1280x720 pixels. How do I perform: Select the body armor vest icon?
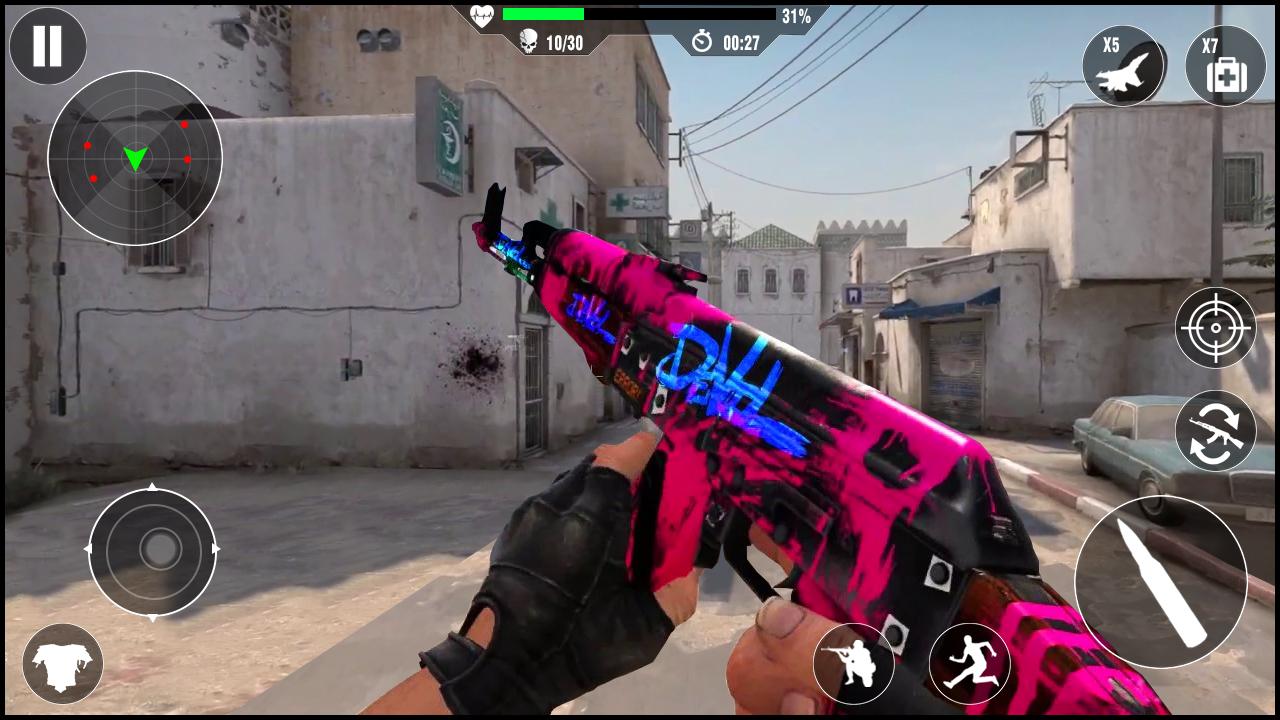click(62, 663)
